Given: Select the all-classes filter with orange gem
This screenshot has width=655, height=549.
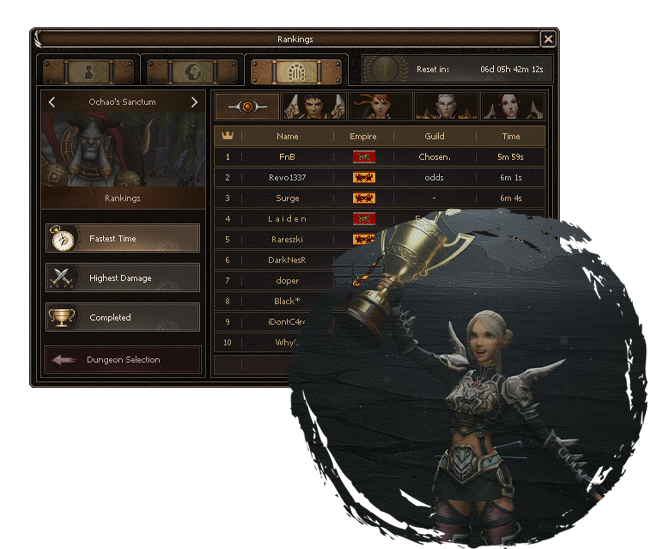Looking at the screenshot, I should [247, 106].
